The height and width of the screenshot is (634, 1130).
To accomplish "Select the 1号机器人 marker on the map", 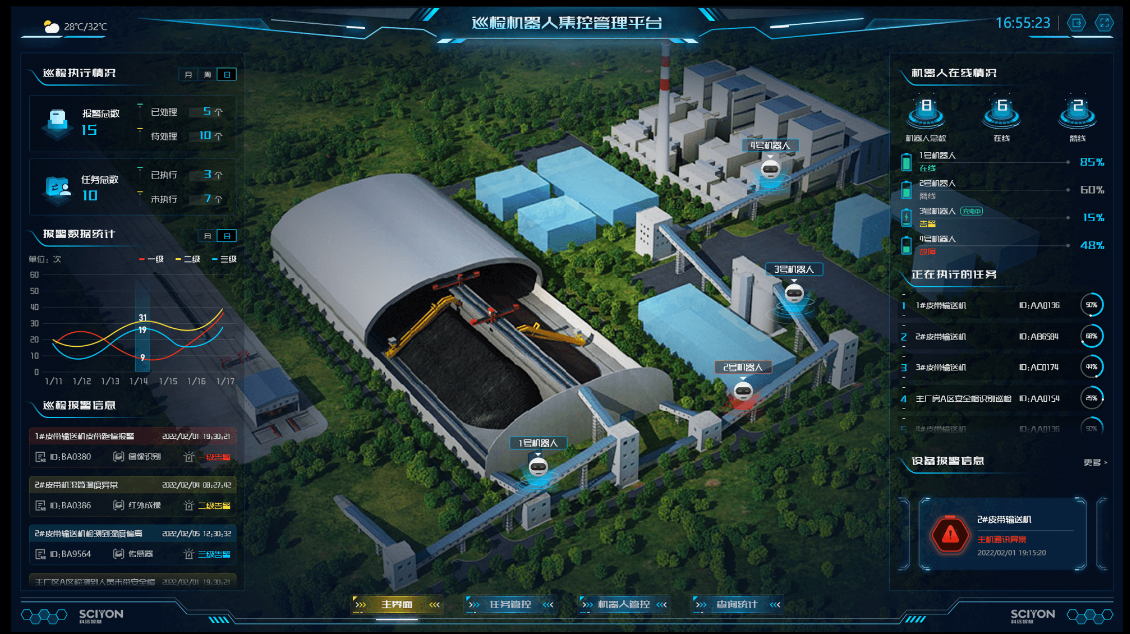I will click(538, 468).
